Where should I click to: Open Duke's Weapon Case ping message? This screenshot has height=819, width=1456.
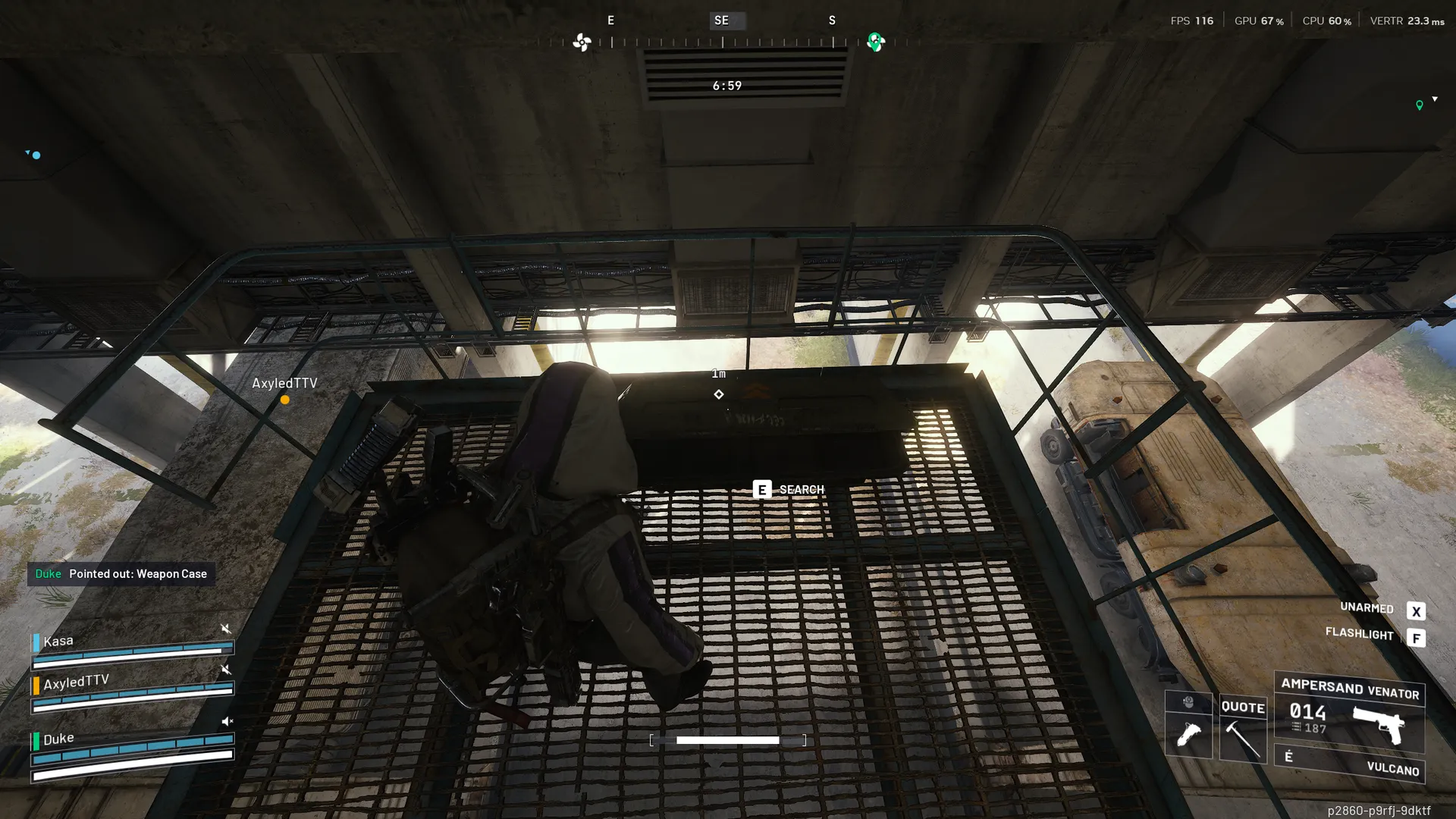[121, 574]
